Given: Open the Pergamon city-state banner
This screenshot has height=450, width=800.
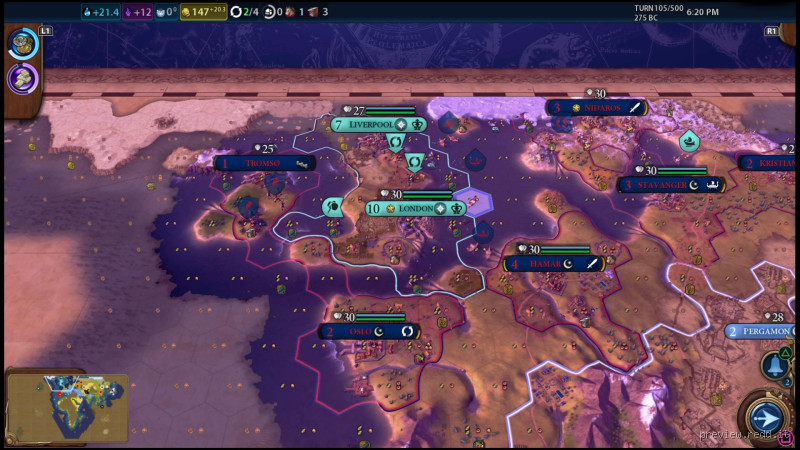Looking at the screenshot, I should [763, 331].
